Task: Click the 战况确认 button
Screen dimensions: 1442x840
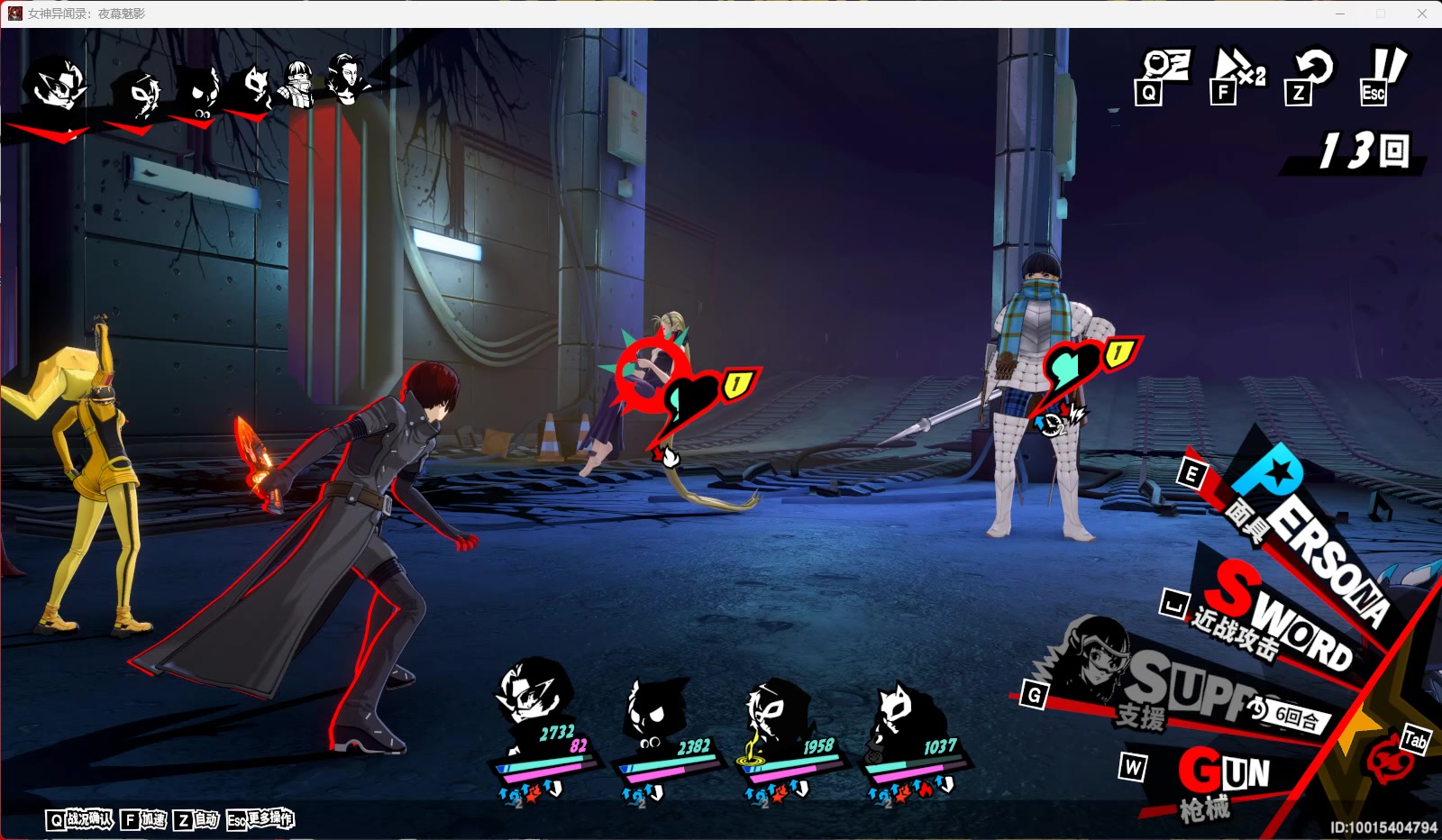Action: click(81, 819)
